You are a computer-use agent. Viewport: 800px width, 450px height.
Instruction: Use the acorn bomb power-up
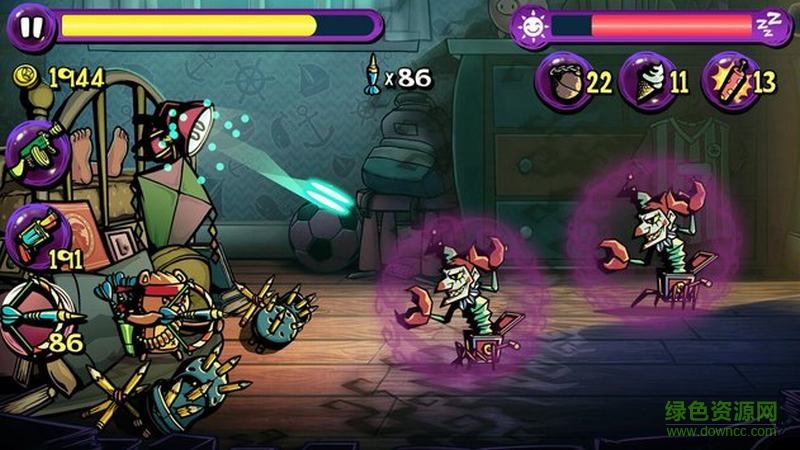[564, 79]
